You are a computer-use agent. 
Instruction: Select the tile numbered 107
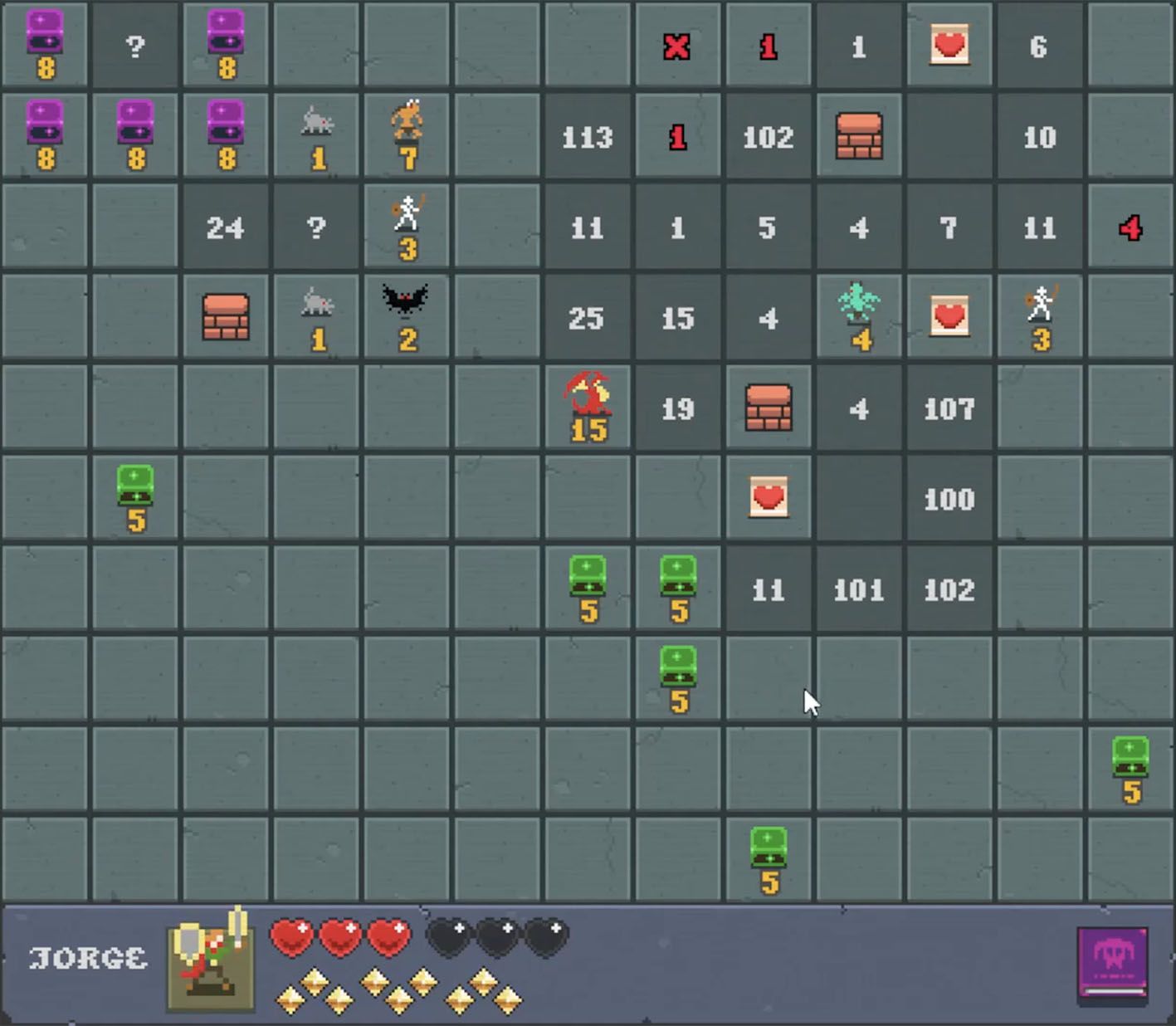coord(949,408)
